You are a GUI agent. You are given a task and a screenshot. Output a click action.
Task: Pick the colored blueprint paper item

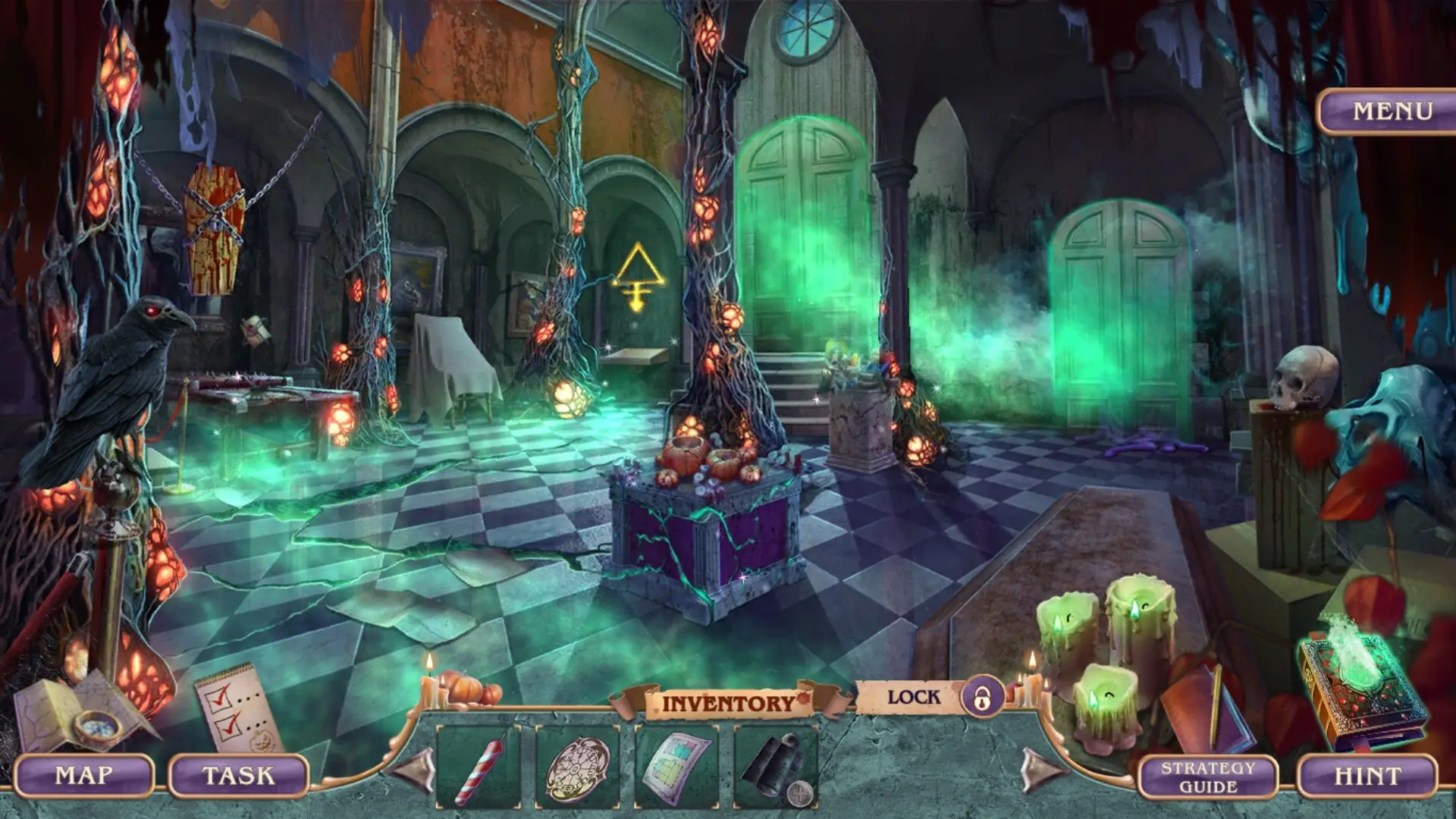click(676, 767)
